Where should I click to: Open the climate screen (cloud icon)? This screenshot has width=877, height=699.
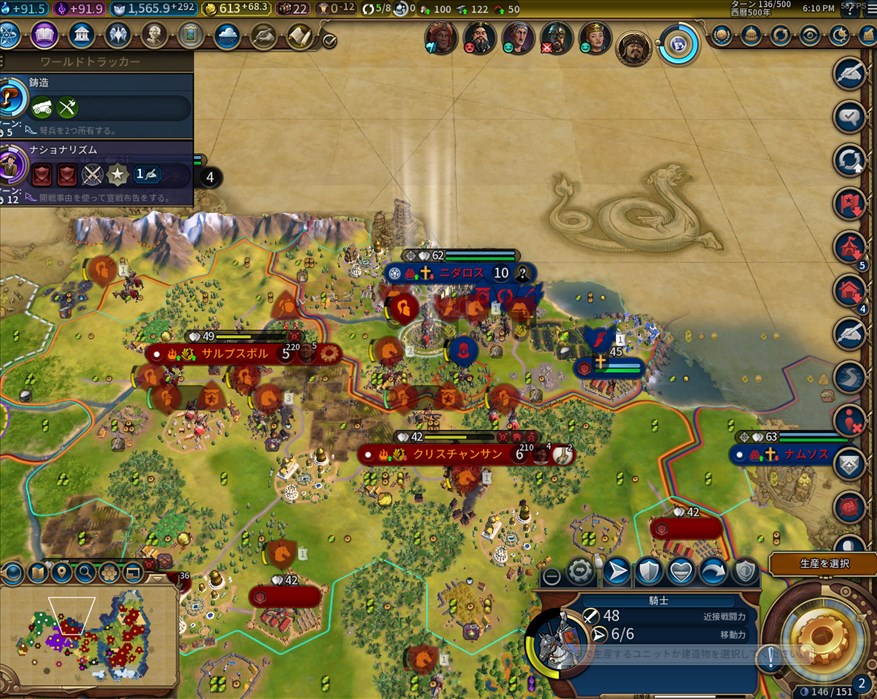(227, 37)
